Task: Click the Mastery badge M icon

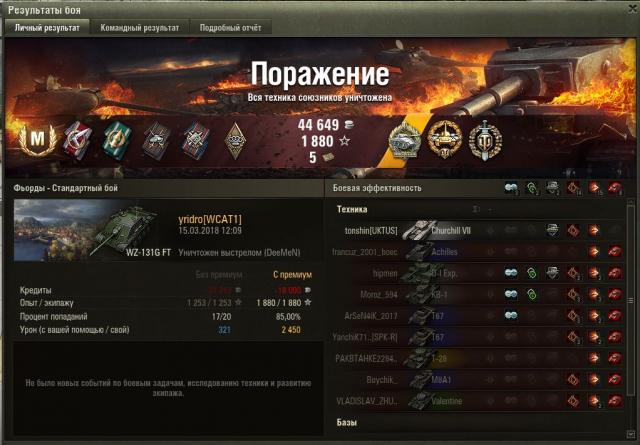Action: pyautogui.click(x=39, y=138)
